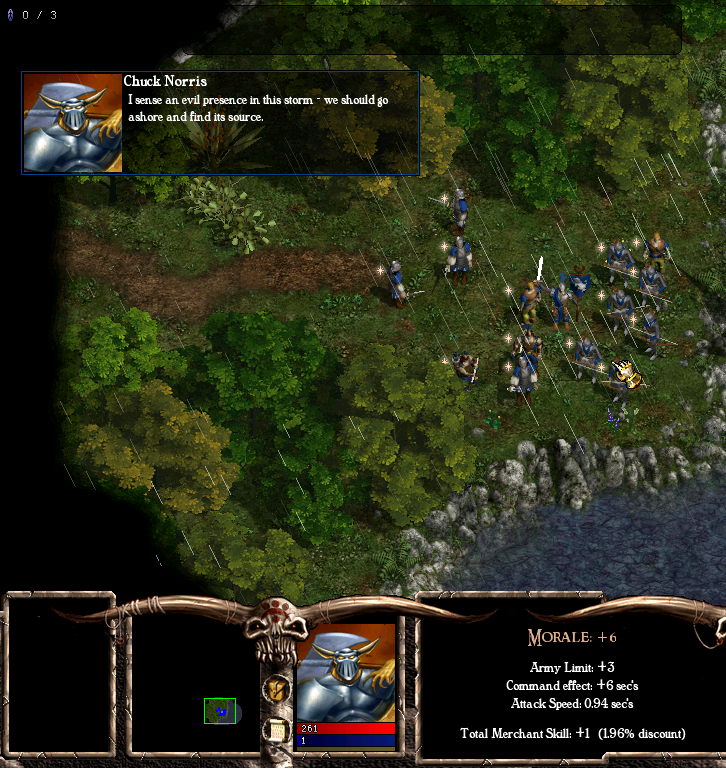Click the round shield button beside the portrait
The image size is (726, 776).
click(277, 688)
